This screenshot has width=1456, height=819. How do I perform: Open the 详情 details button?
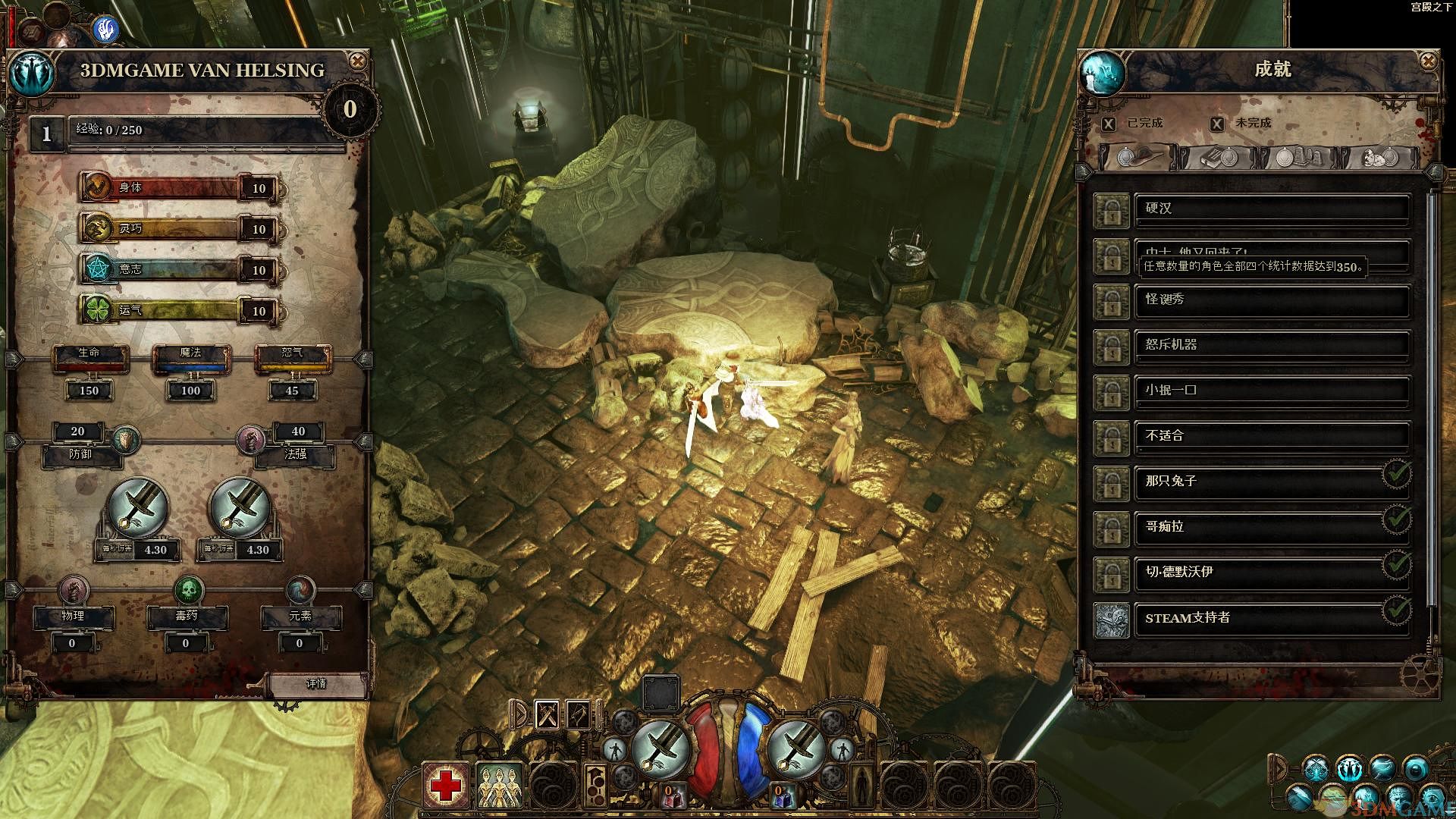(x=316, y=684)
